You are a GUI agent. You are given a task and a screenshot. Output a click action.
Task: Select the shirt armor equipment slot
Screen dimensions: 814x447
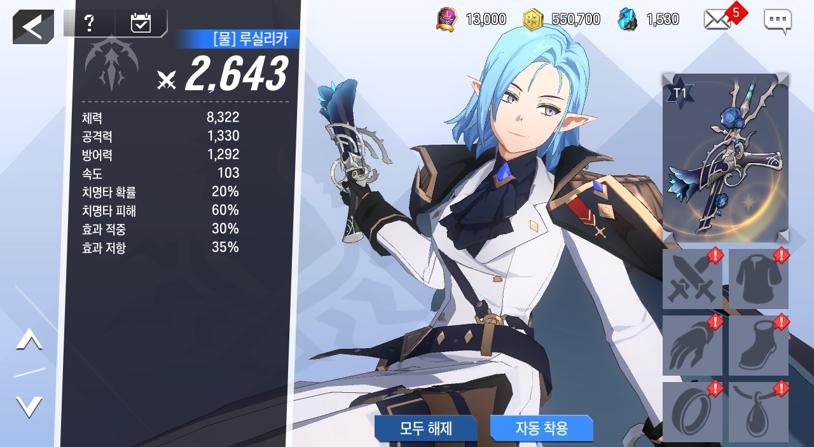tap(758, 279)
